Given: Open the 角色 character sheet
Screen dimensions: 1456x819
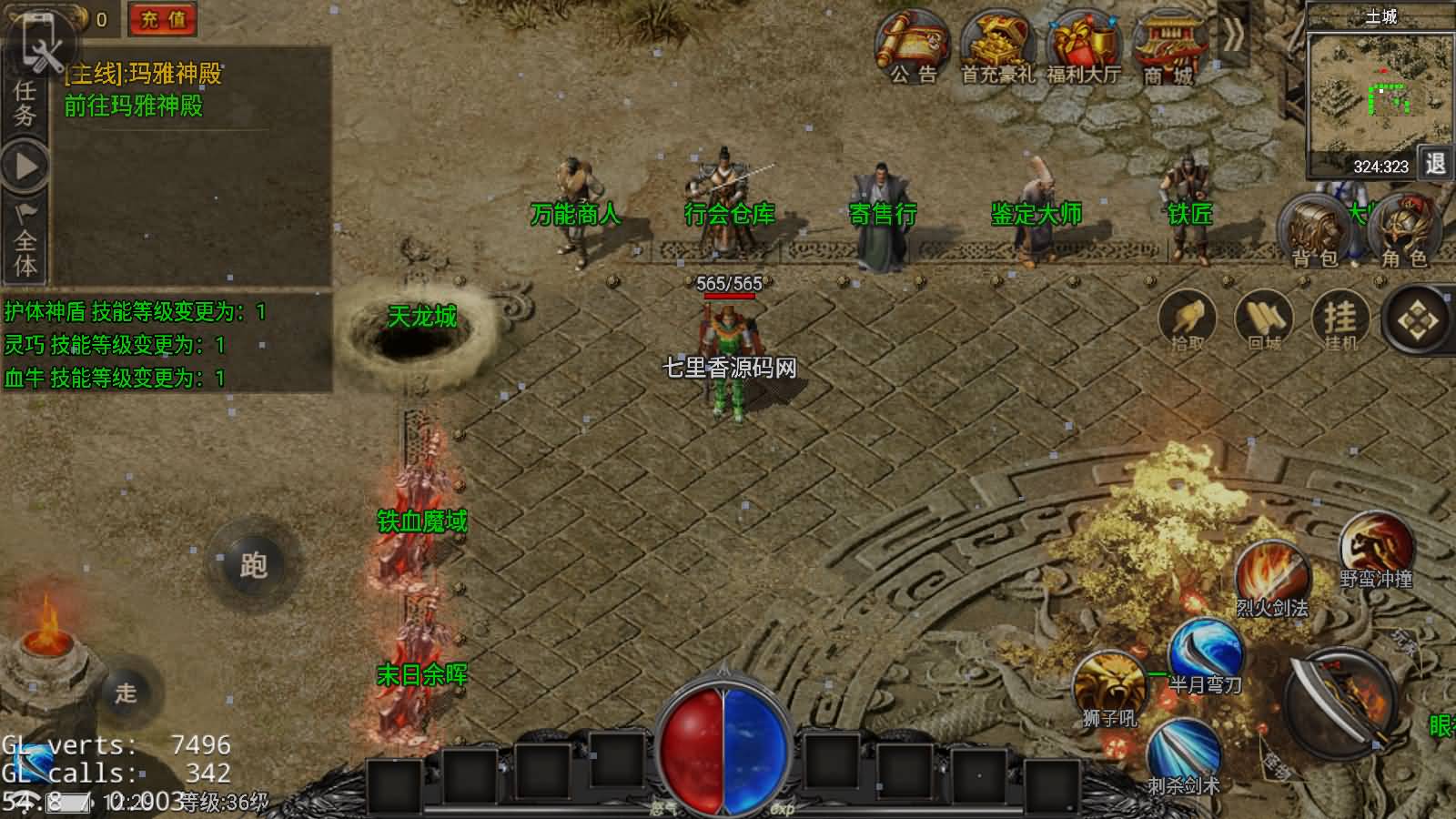Looking at the screenshot, I should pyautogui.click(x=1404, y=232).
